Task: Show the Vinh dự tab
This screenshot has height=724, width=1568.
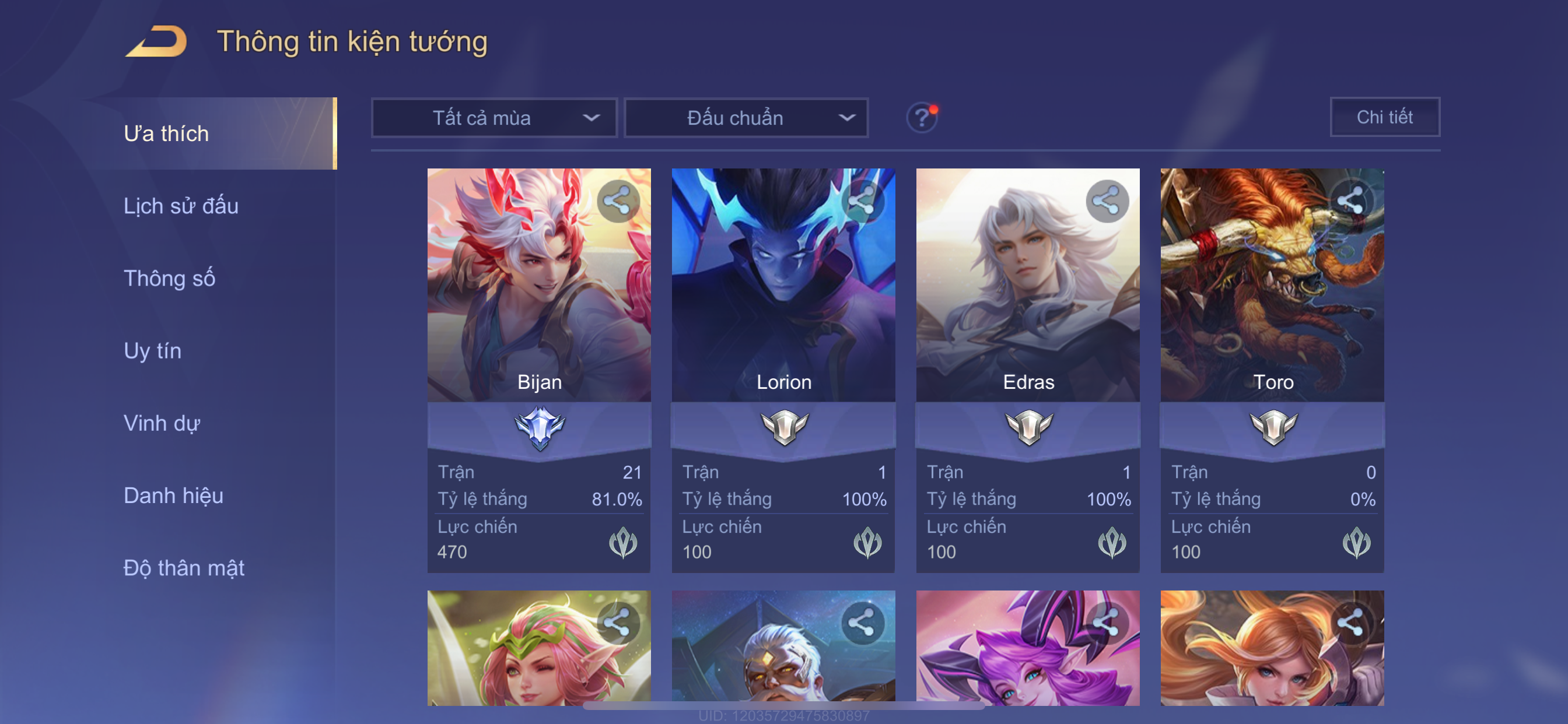Action: (162, 423)
